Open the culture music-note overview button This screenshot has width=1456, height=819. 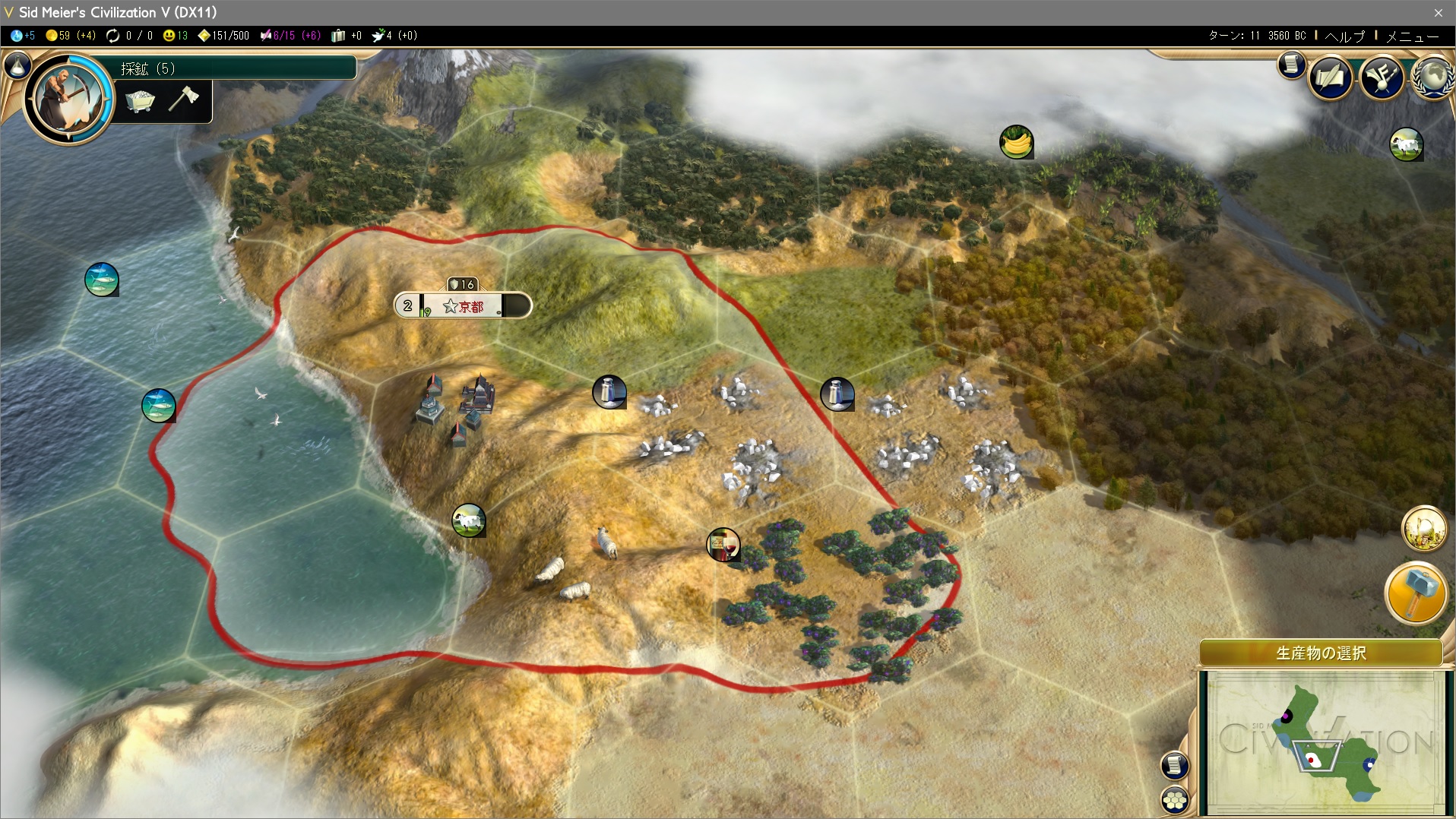click(x=1382, y=77)
